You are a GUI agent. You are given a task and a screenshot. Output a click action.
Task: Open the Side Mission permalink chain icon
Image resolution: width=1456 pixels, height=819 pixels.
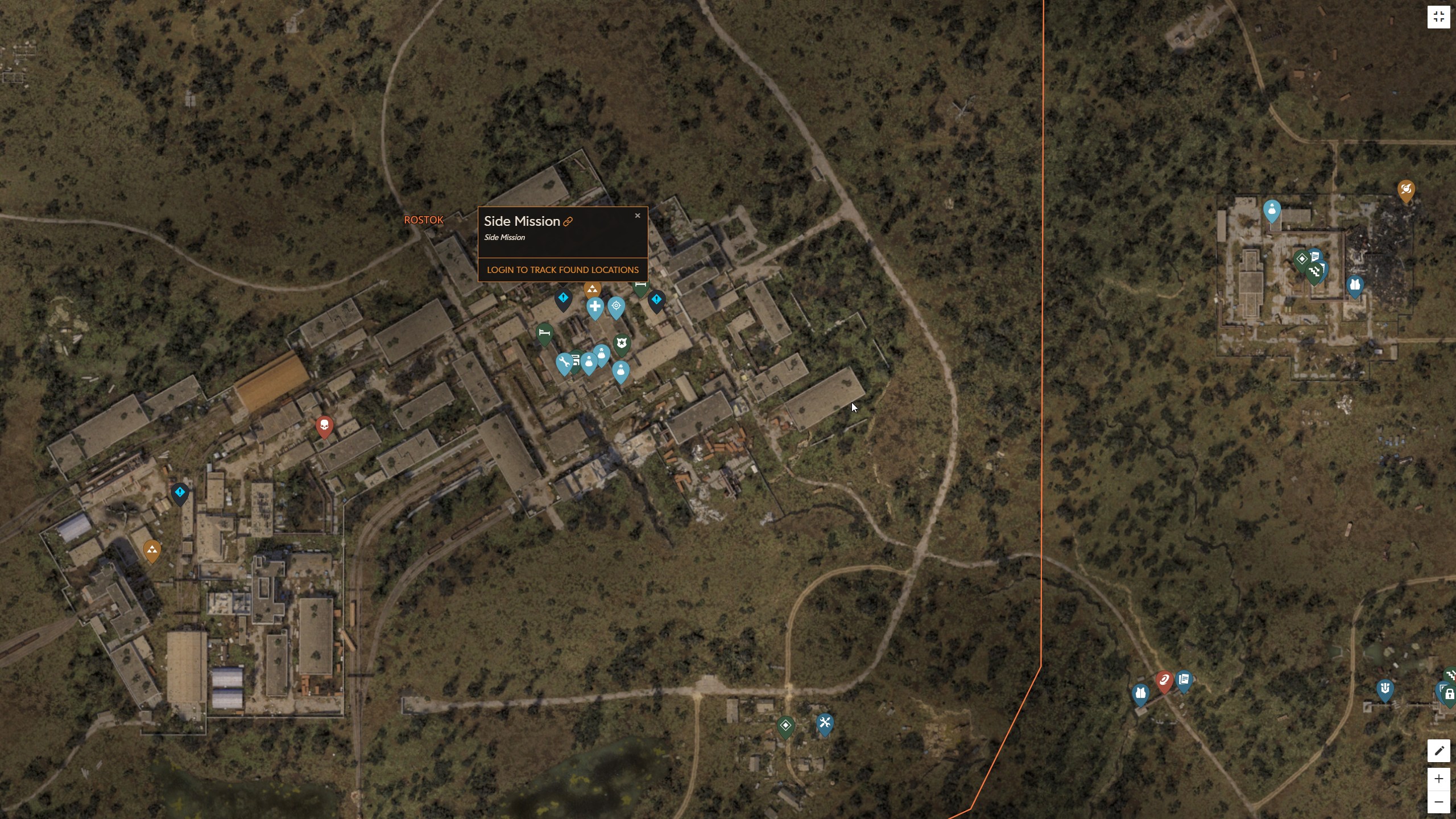569,221
